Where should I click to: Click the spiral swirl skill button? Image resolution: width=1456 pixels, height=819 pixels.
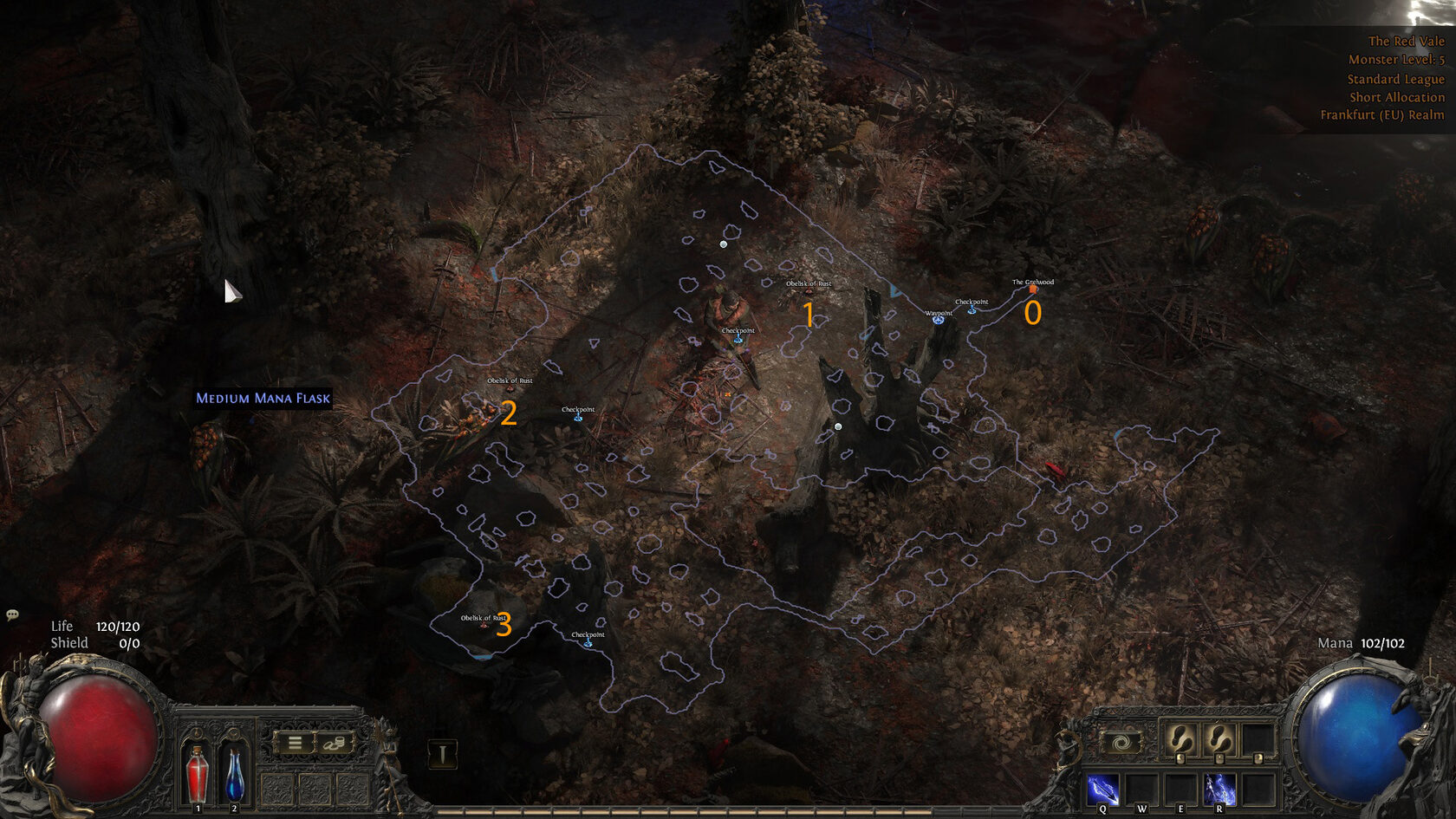click(1121, 743)
